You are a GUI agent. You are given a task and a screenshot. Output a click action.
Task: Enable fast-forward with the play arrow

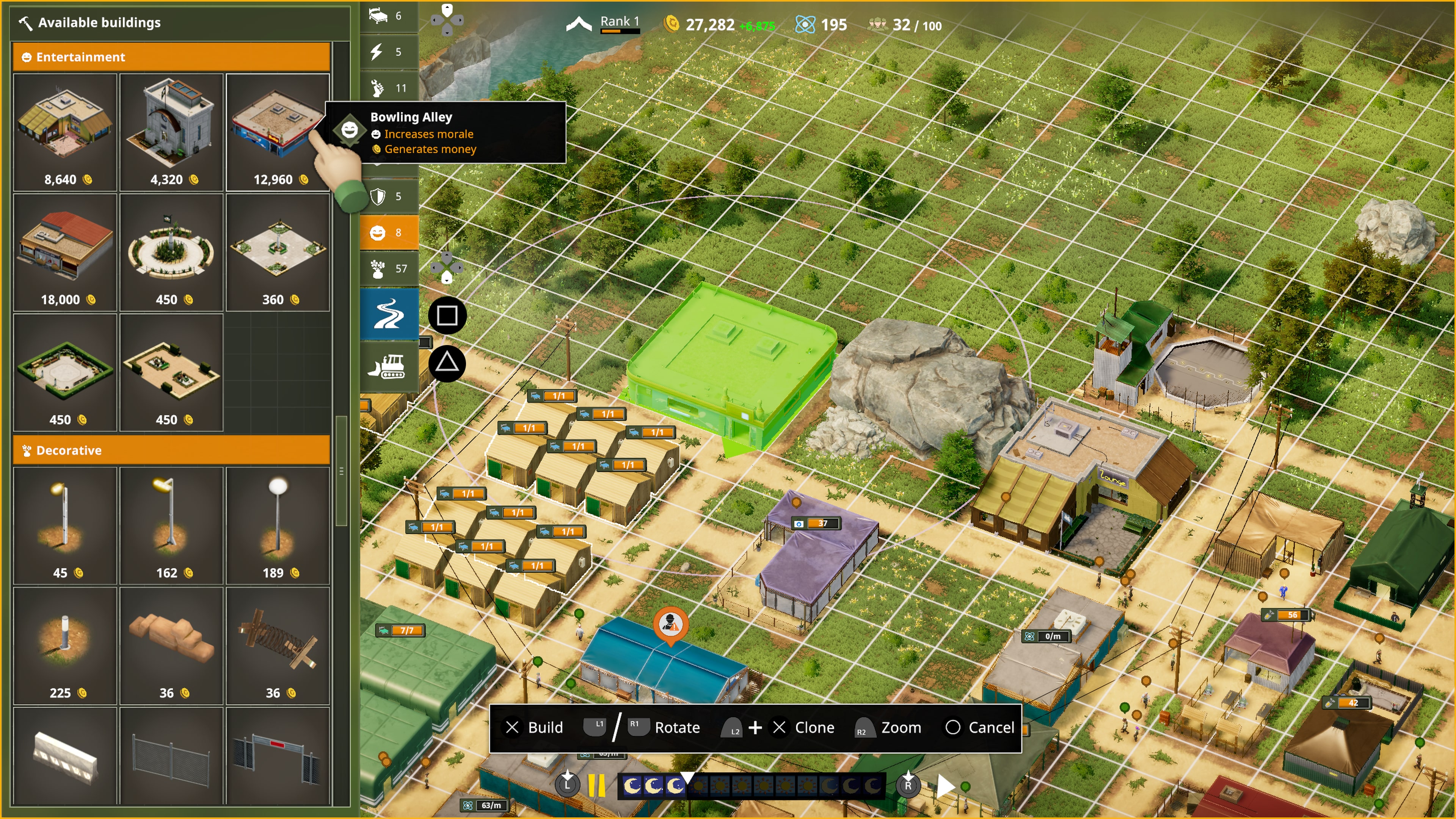coord(946,786)
